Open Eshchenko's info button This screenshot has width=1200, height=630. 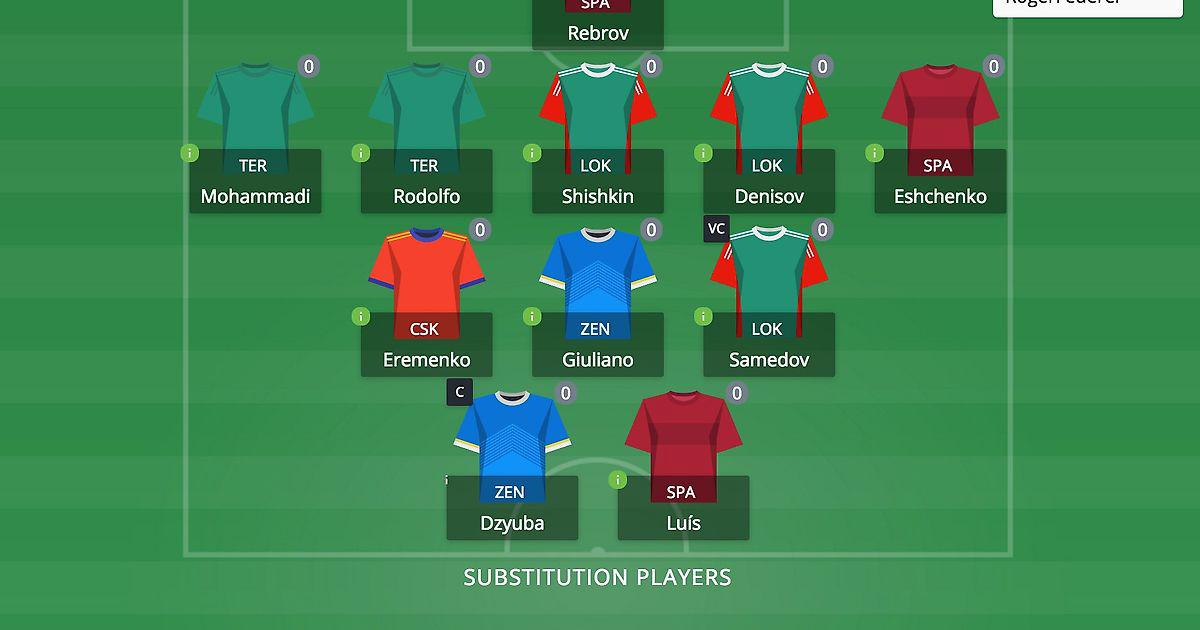click(873, 153)
